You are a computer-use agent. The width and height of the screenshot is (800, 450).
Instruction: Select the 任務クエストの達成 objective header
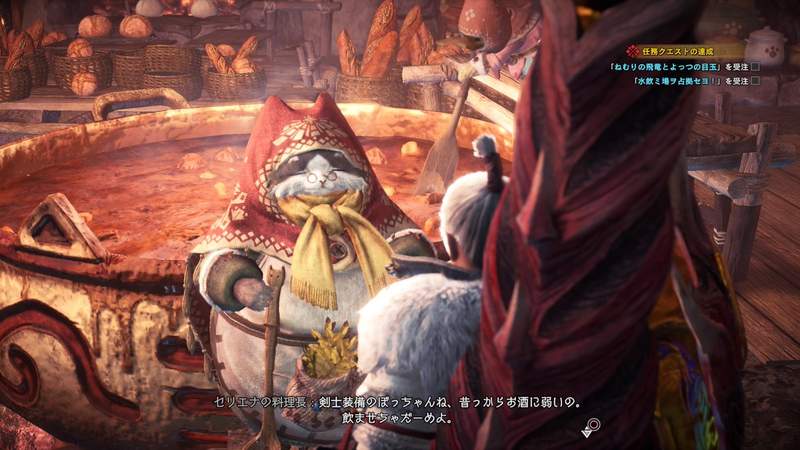pos(675,50)
